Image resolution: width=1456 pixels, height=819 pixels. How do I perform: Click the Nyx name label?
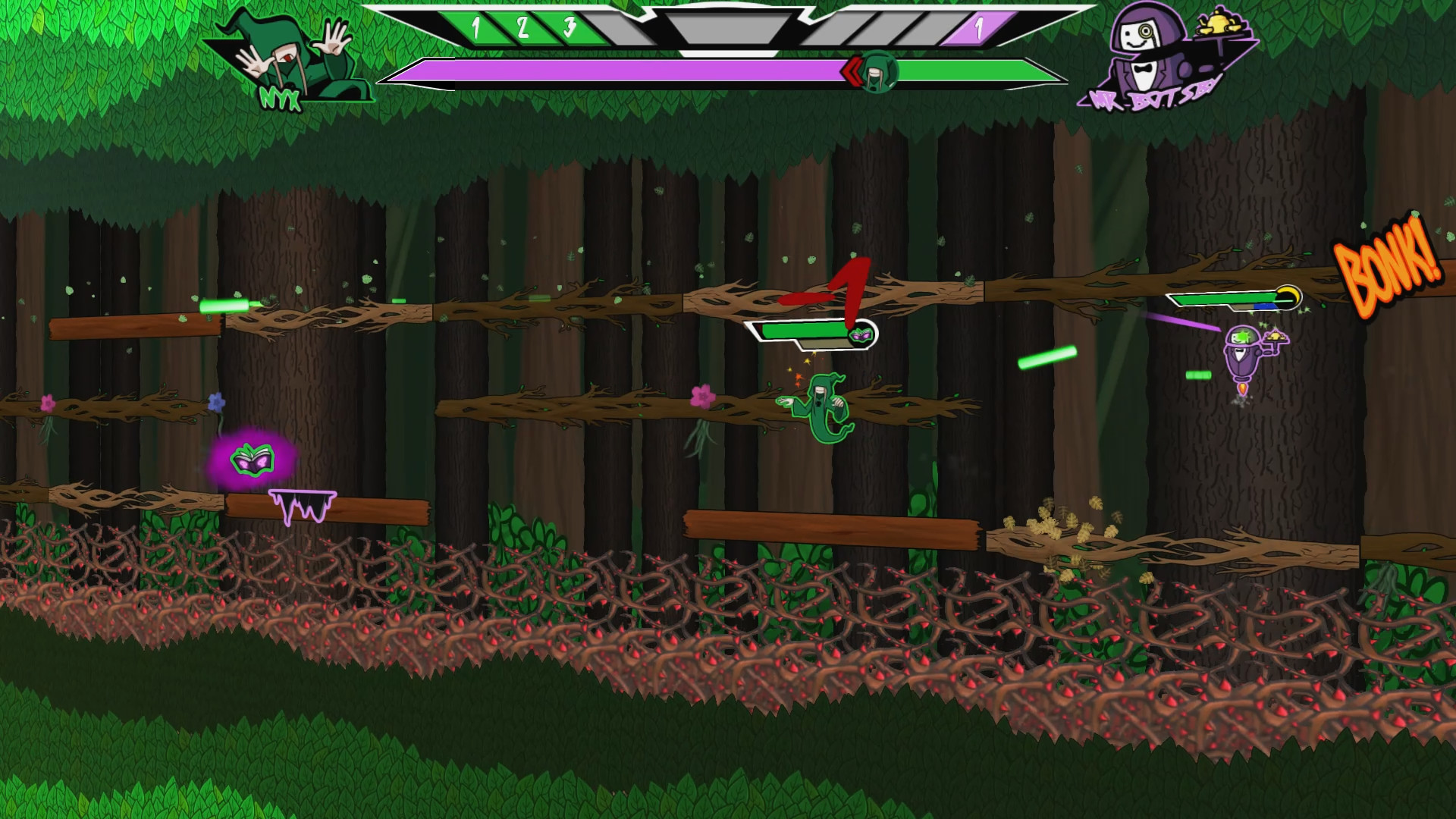click(x=279, y=96)
